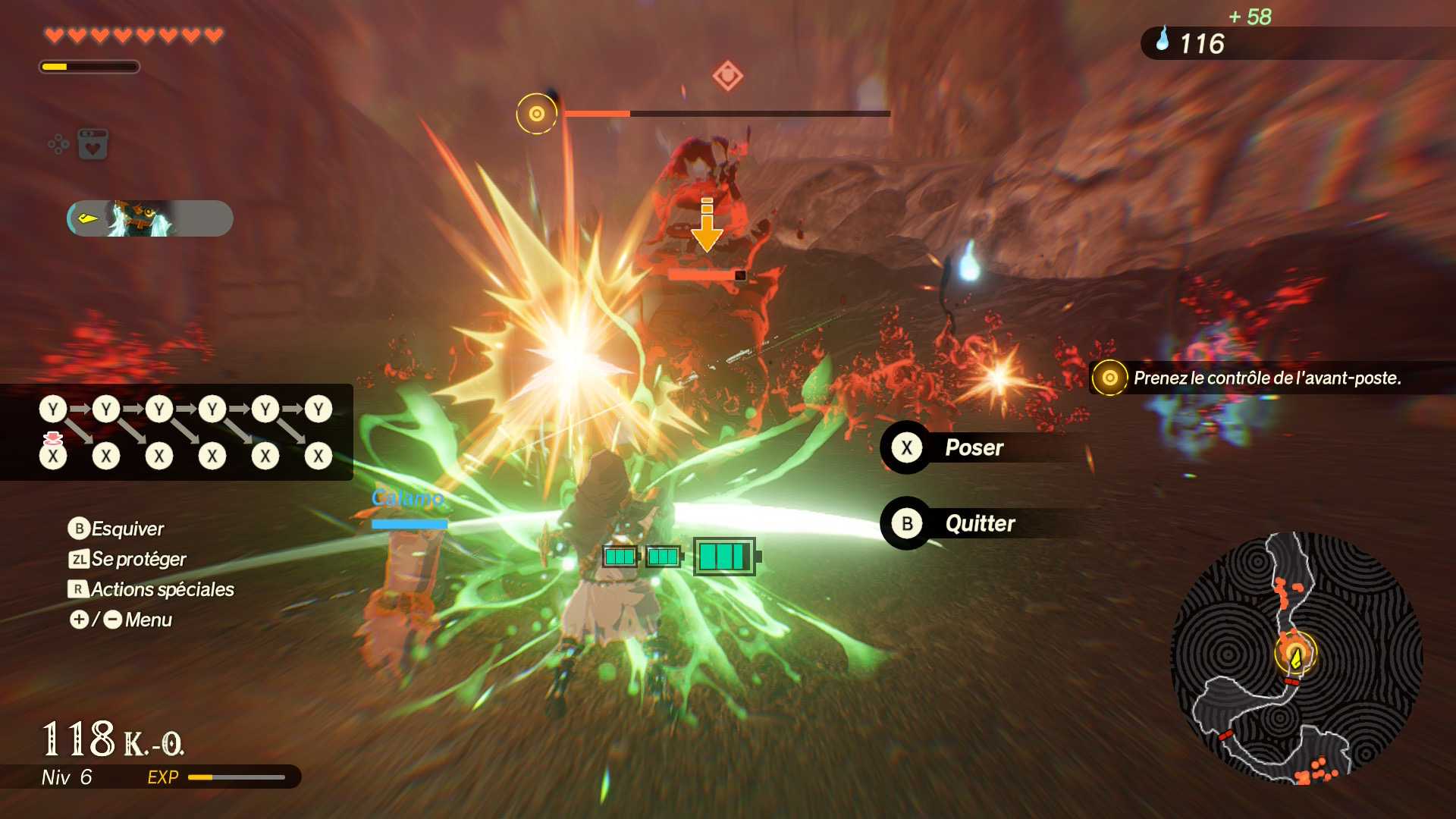1456x819 pixels.
Task: Click the Y-X combo list panel
Action: click(x=177, y=432)
